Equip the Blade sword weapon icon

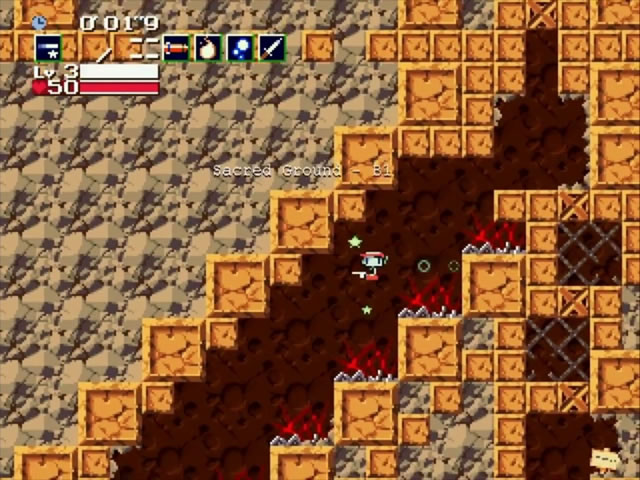coord(272,46)
